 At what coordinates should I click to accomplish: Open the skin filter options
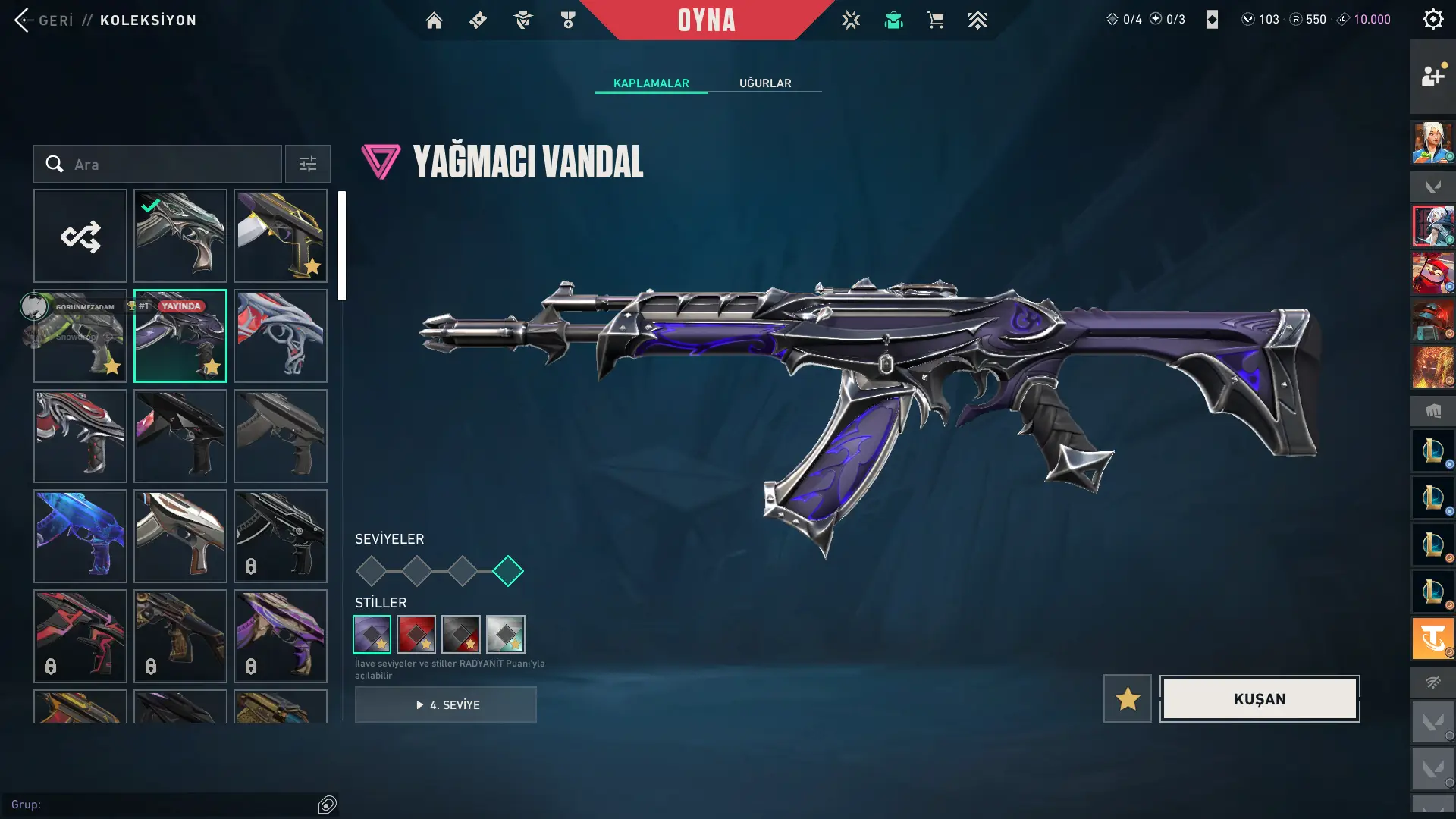308,164
